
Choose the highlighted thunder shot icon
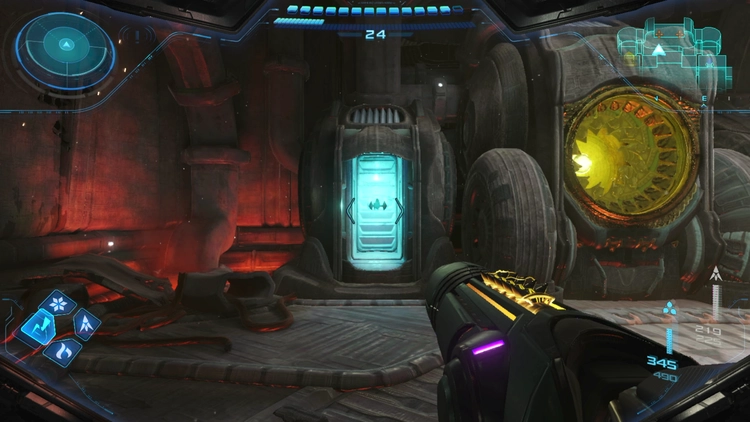point(38,325)
